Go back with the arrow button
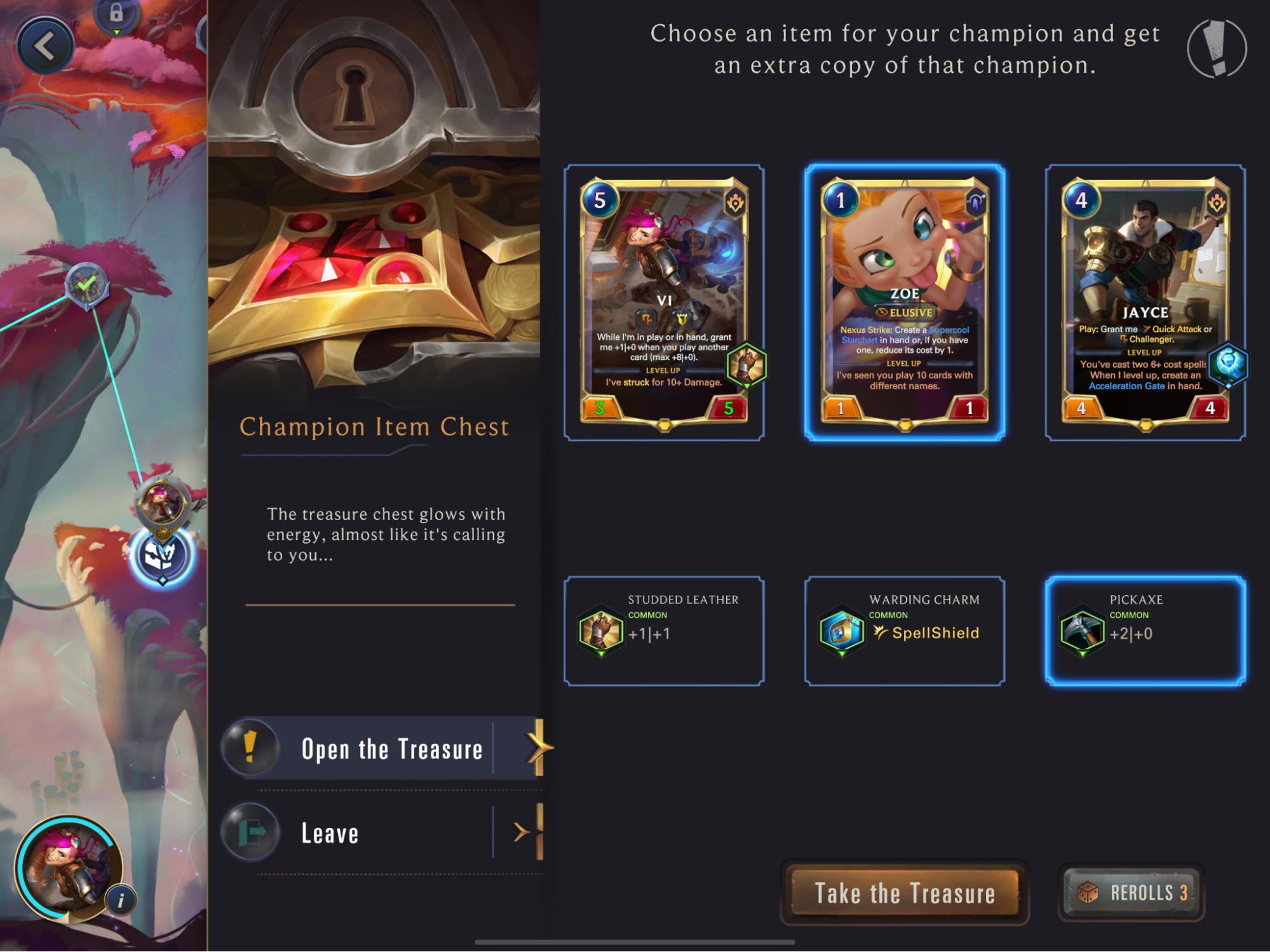1270x952 pixels. tap(44, 46)
